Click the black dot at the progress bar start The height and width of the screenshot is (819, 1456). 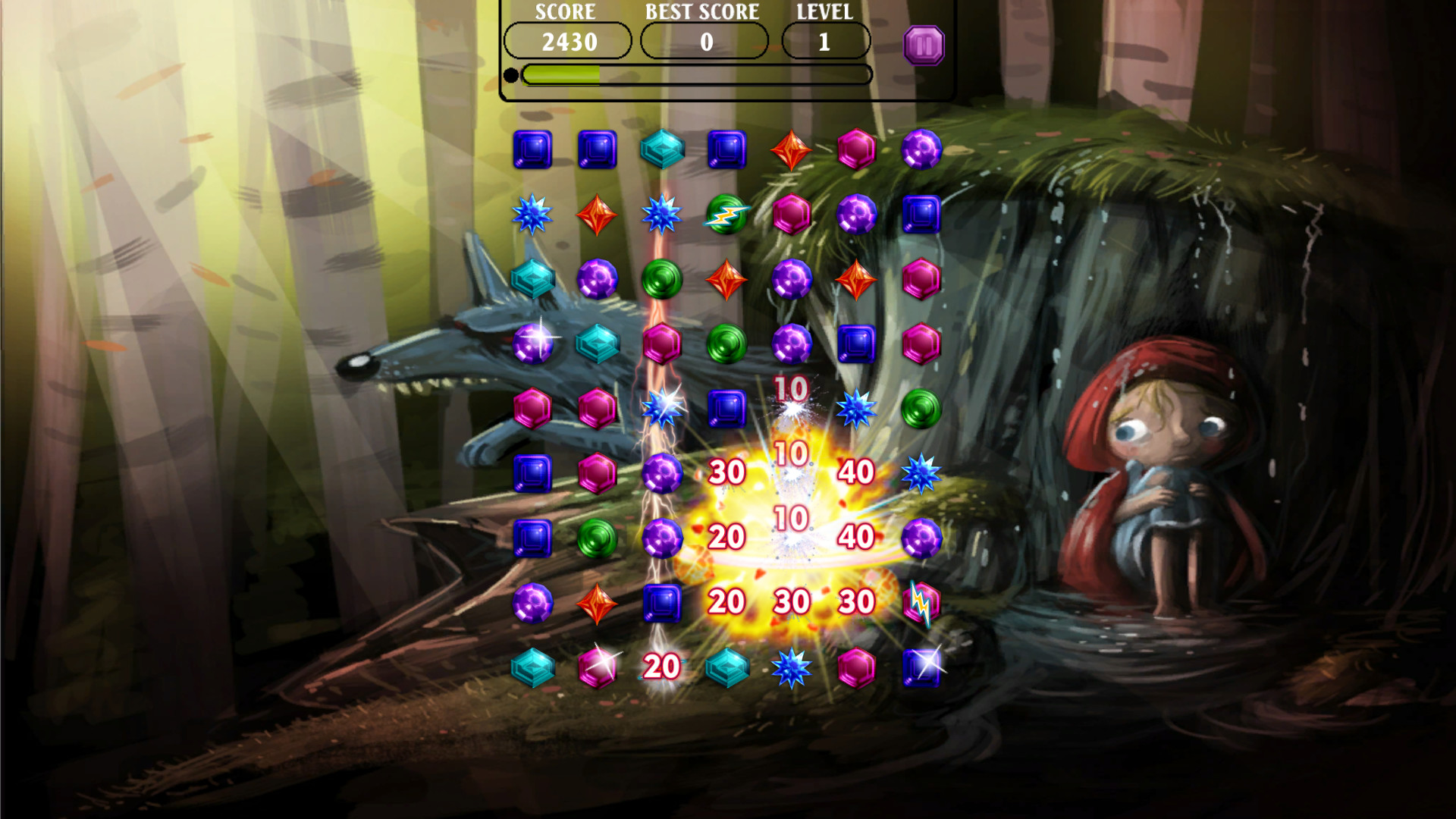coord(513,74)
